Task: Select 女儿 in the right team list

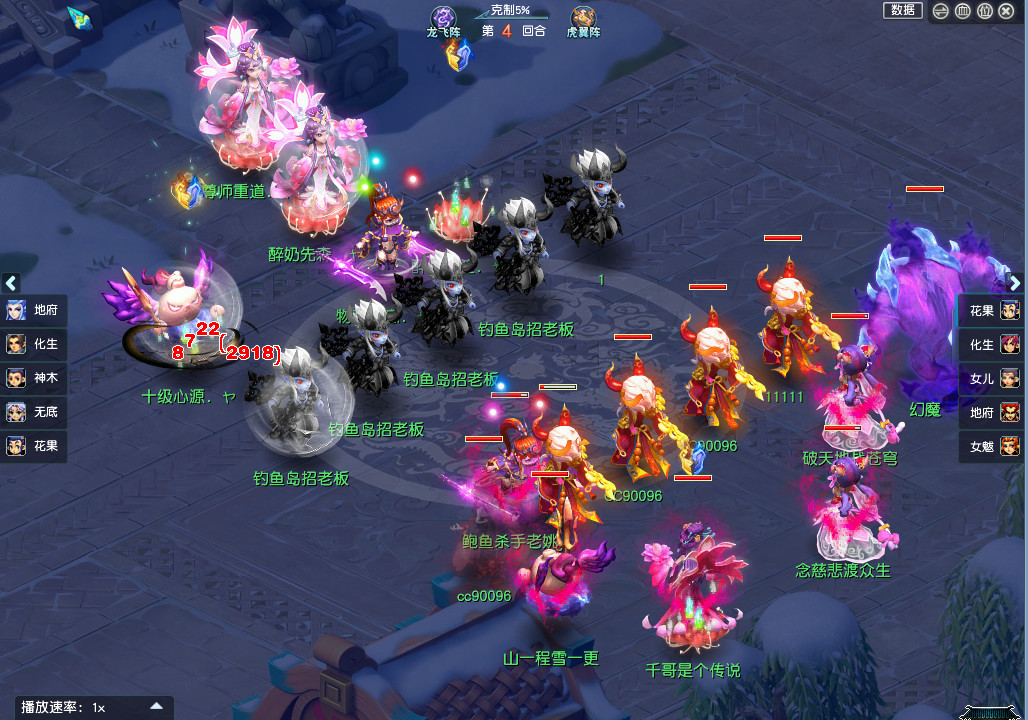Action: coord(992,378)
